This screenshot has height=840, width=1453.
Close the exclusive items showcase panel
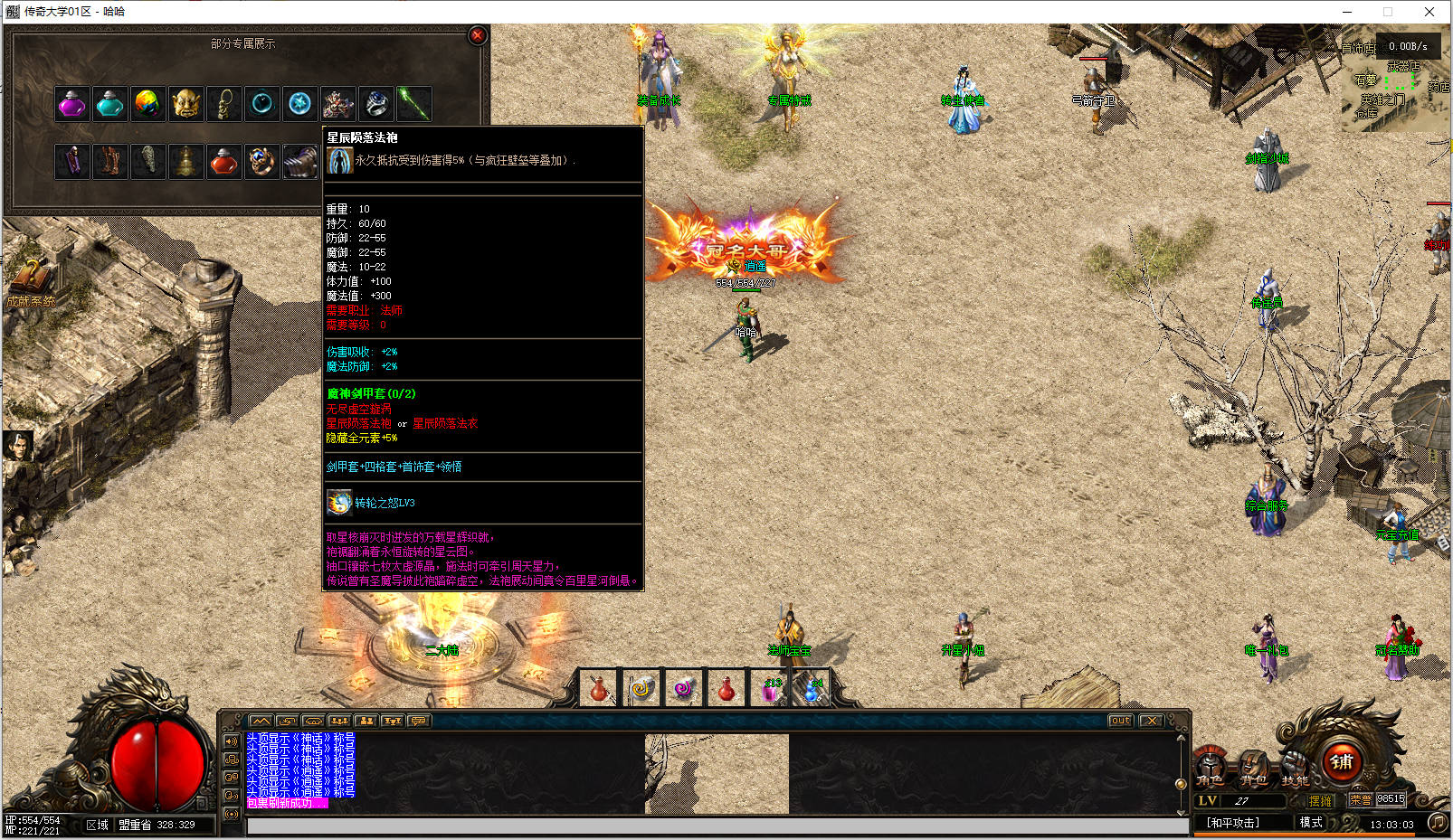tap(478, 35)
